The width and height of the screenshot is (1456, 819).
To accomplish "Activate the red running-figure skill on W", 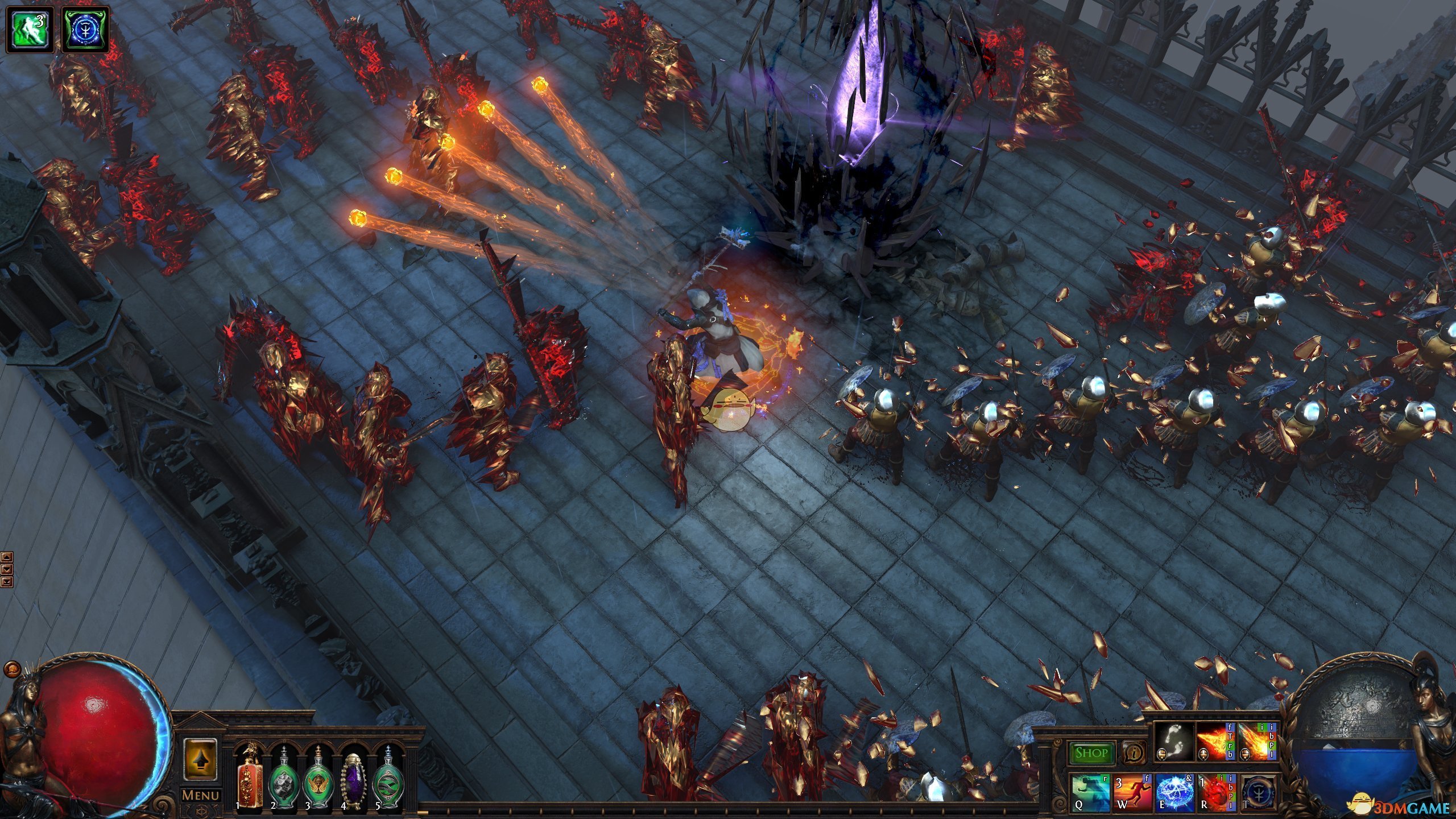I will [x=1132, y=792].
